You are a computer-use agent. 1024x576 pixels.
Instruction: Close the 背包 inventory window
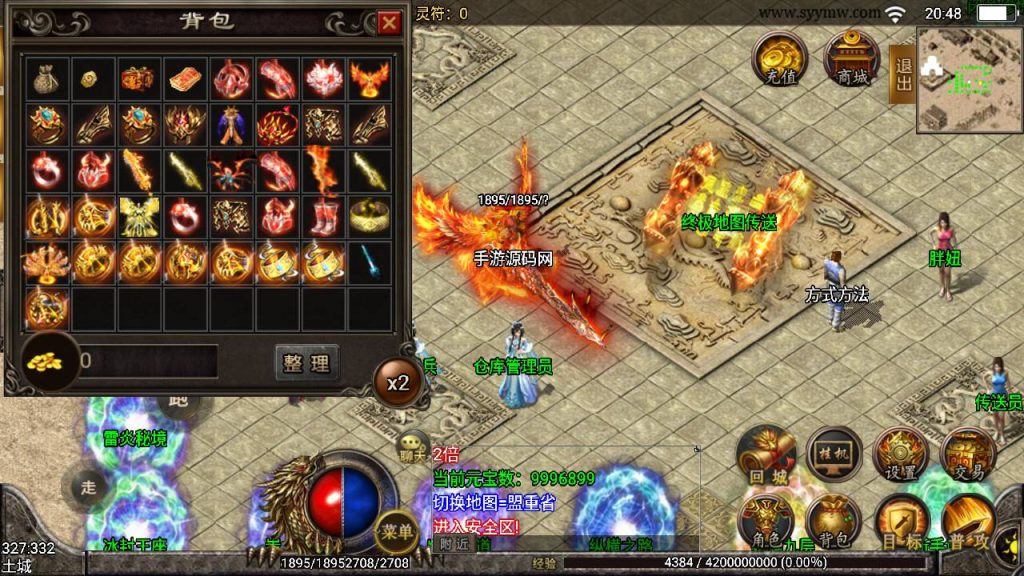(388, 22)
